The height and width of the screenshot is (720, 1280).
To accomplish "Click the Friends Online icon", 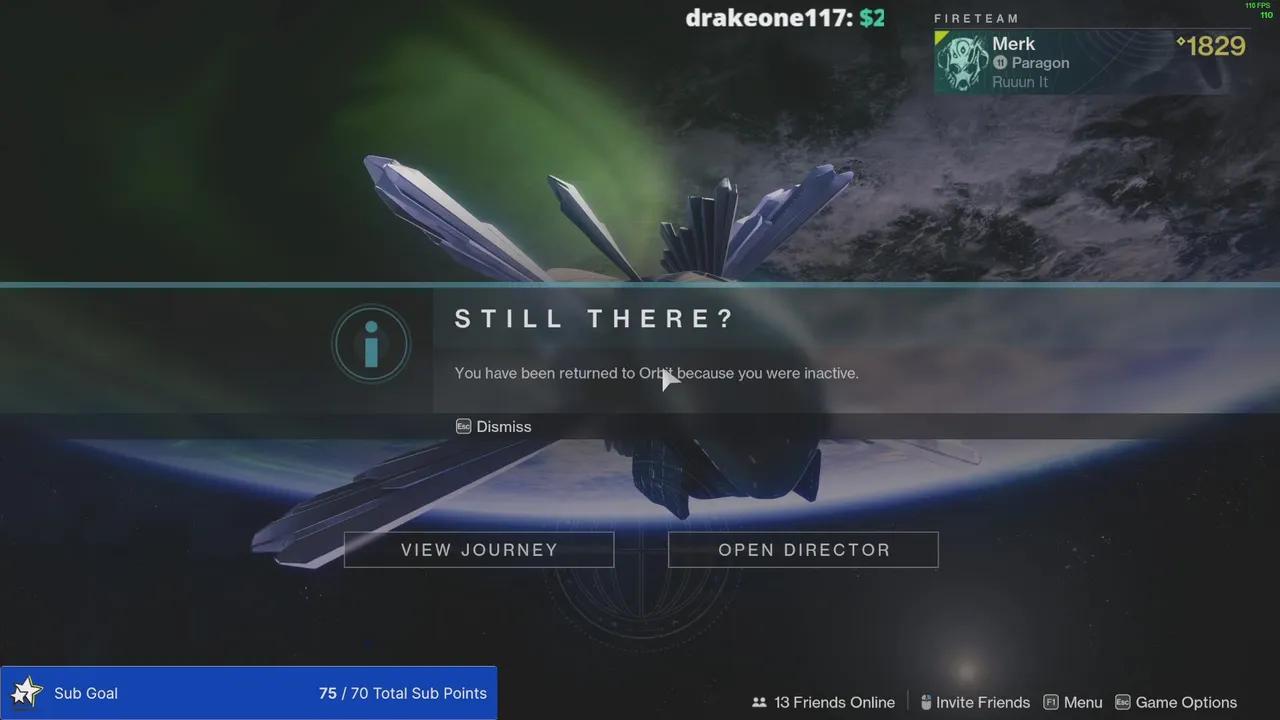I will coord(760,702).
